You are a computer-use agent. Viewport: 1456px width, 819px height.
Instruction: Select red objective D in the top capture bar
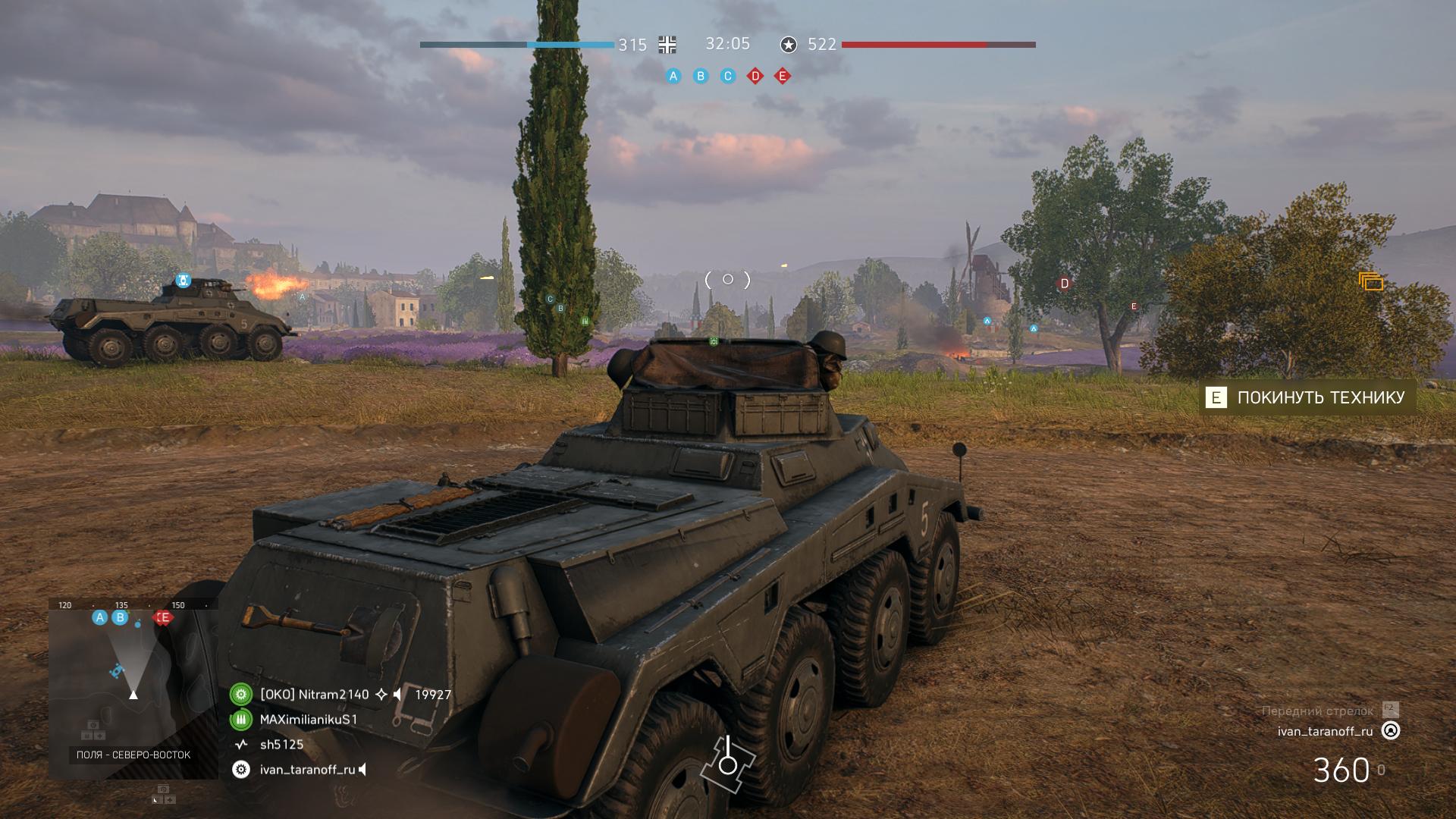pyautogui.click(x=755, y=76)
